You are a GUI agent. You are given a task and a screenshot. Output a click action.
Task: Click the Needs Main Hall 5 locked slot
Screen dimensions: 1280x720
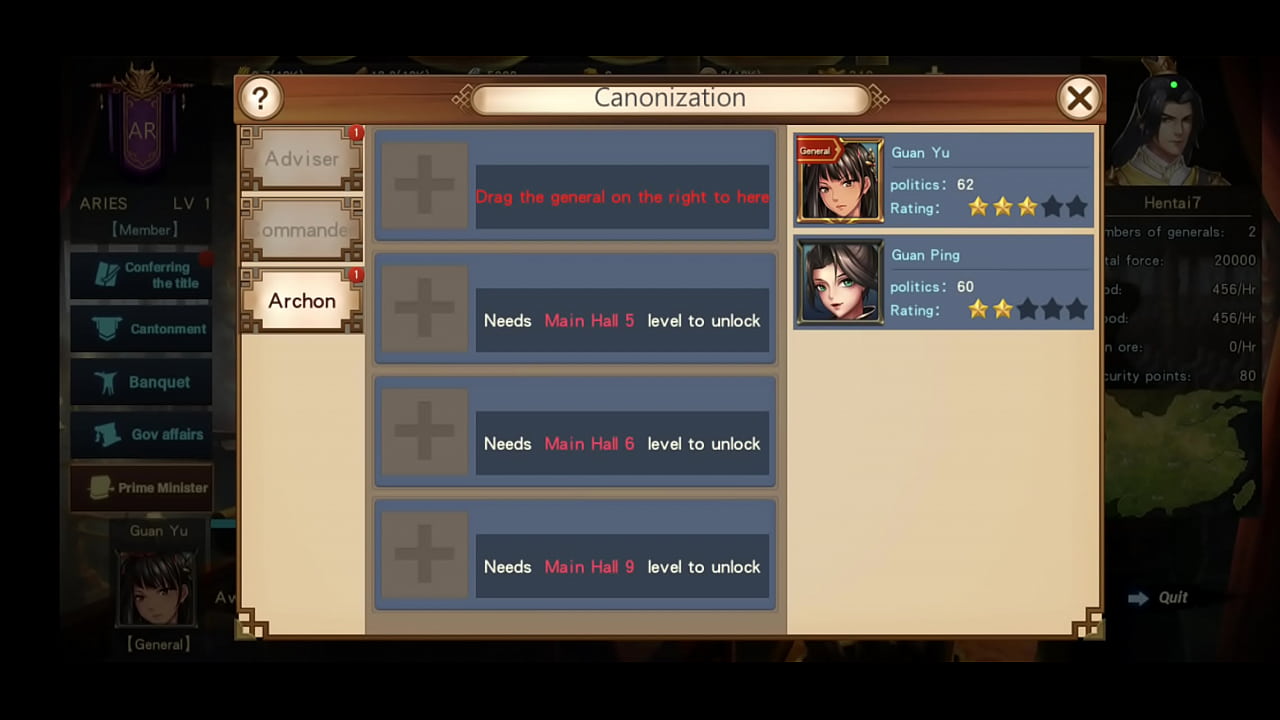(x=622, y=320)
